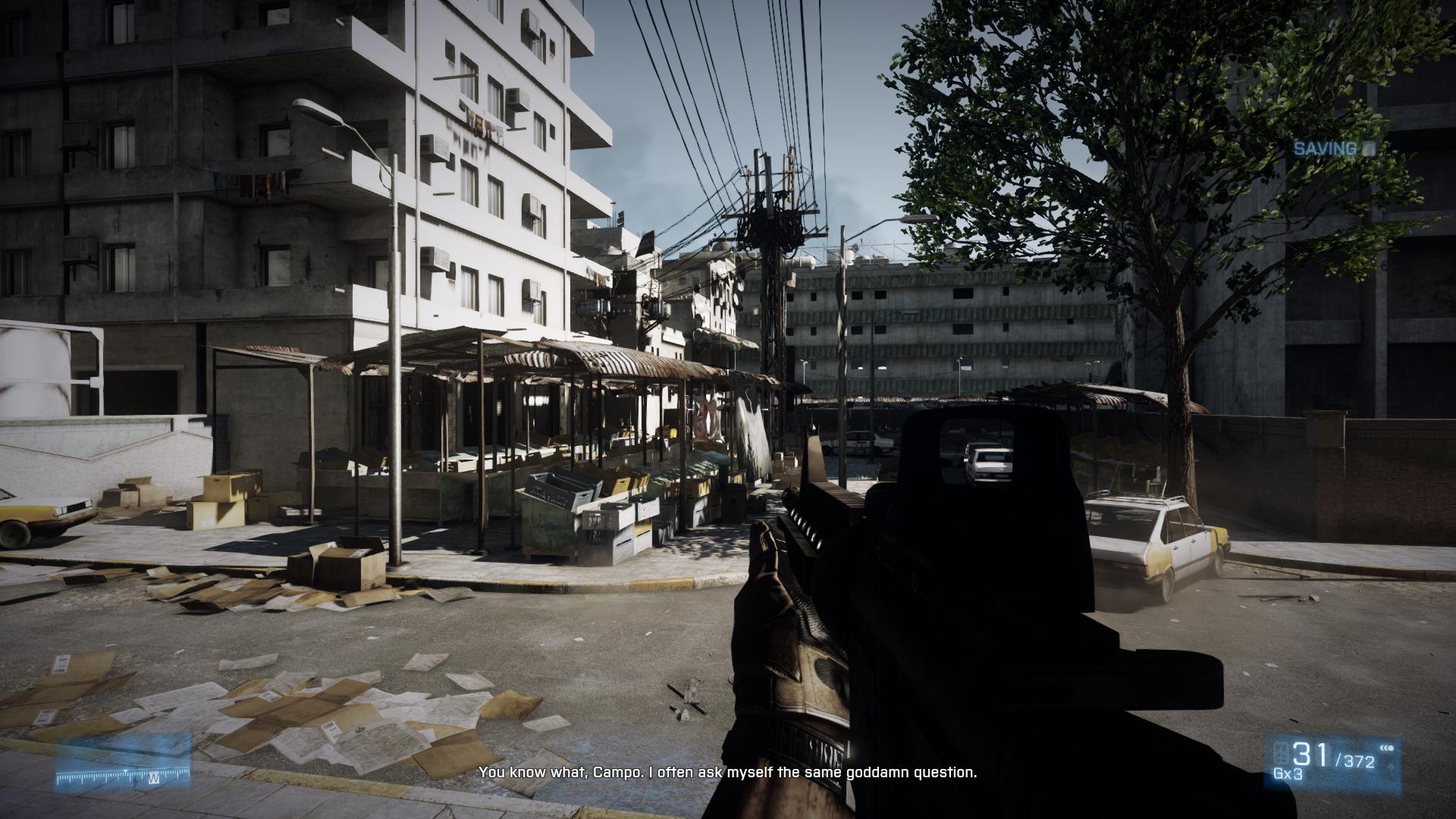The width and height of the screenshot is (1456, 819).
Task: Click the compass heading strip
Action: click(x=121, y=774)
